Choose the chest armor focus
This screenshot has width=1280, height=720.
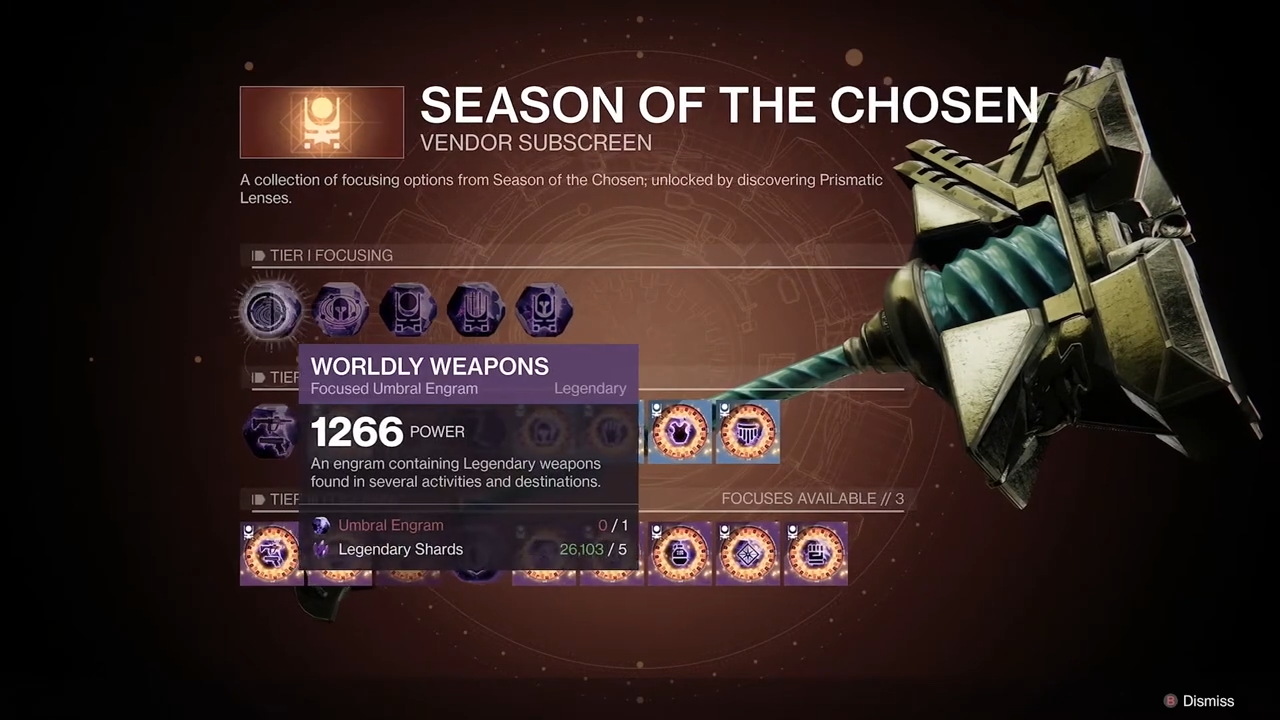[680, 432]
